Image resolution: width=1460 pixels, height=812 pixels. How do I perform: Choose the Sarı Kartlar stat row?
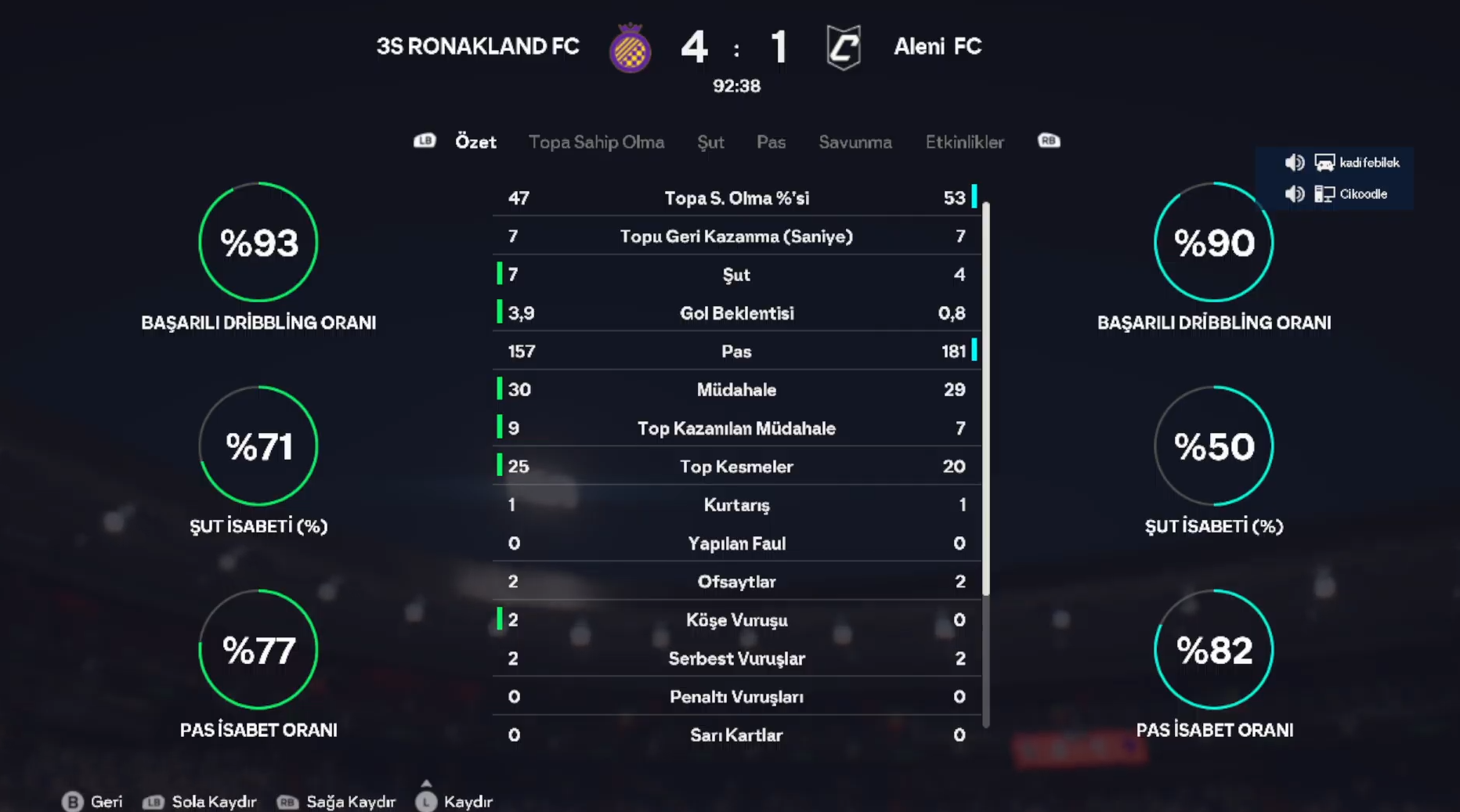click(736, 735)
